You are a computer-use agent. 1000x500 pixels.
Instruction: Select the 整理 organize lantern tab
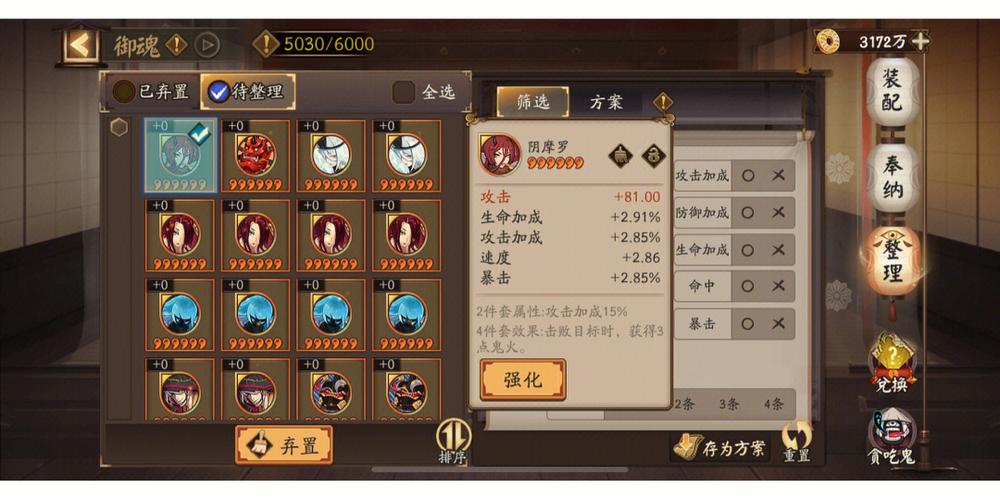tap(890, 262)
